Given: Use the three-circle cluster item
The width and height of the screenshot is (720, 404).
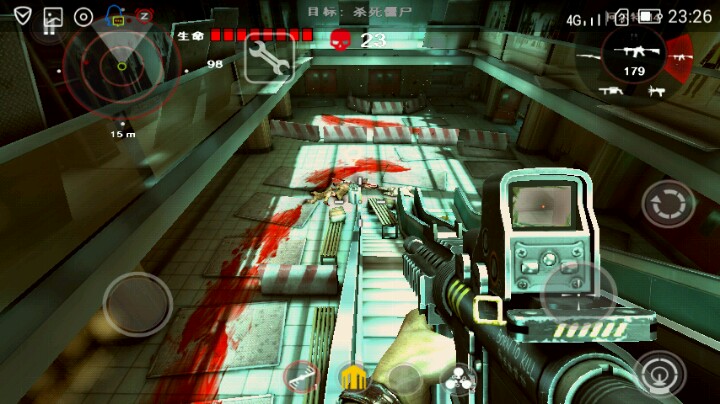Looking at the screenshot, I should coord(458,378).
